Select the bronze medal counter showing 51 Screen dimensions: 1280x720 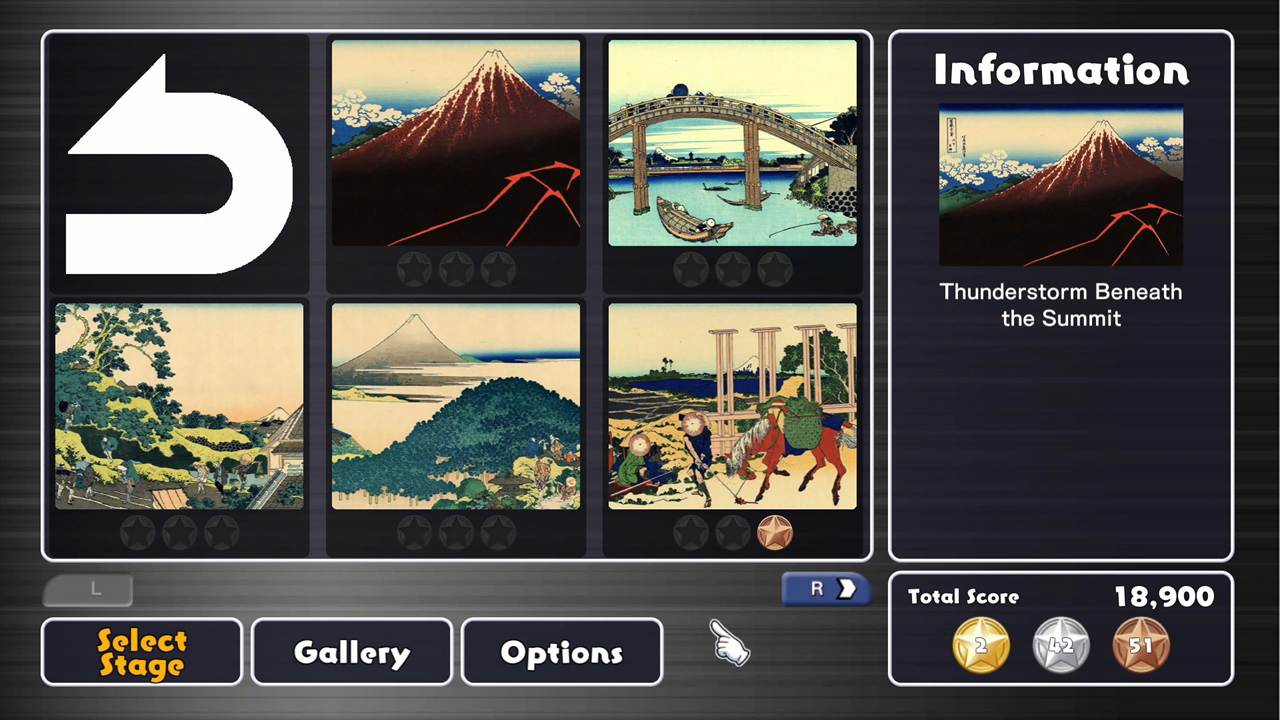point(1140,645)
